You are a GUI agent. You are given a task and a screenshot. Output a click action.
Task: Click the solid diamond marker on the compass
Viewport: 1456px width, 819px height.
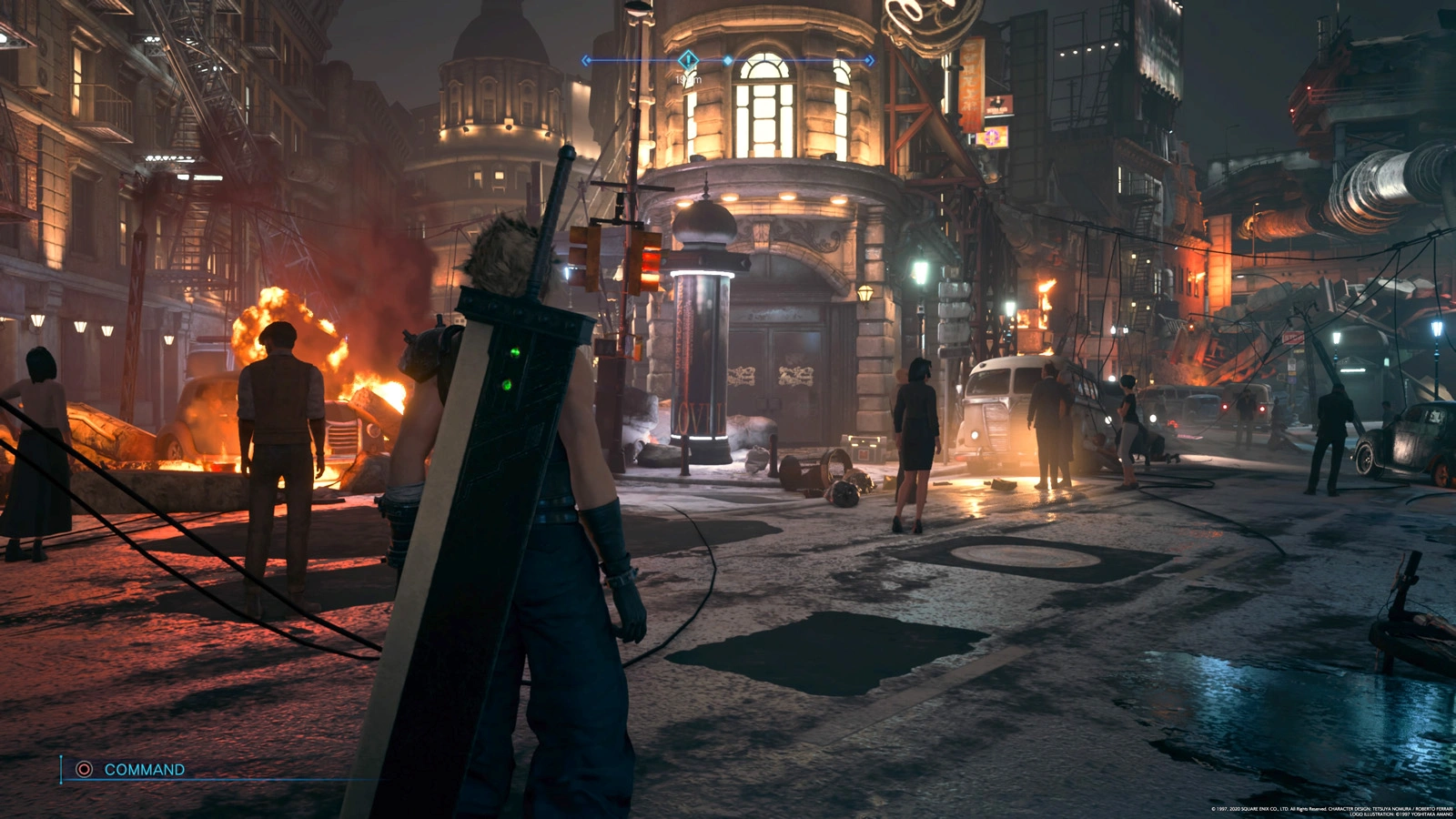point(728,61)
